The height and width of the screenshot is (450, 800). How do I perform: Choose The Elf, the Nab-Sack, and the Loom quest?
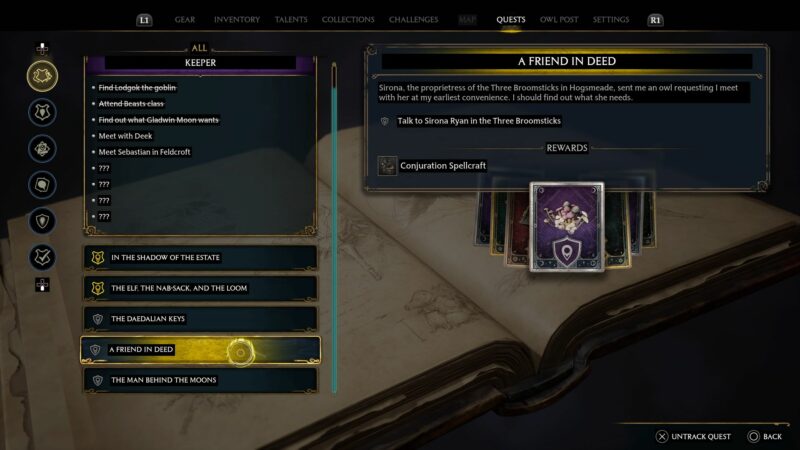coord(199,288)
